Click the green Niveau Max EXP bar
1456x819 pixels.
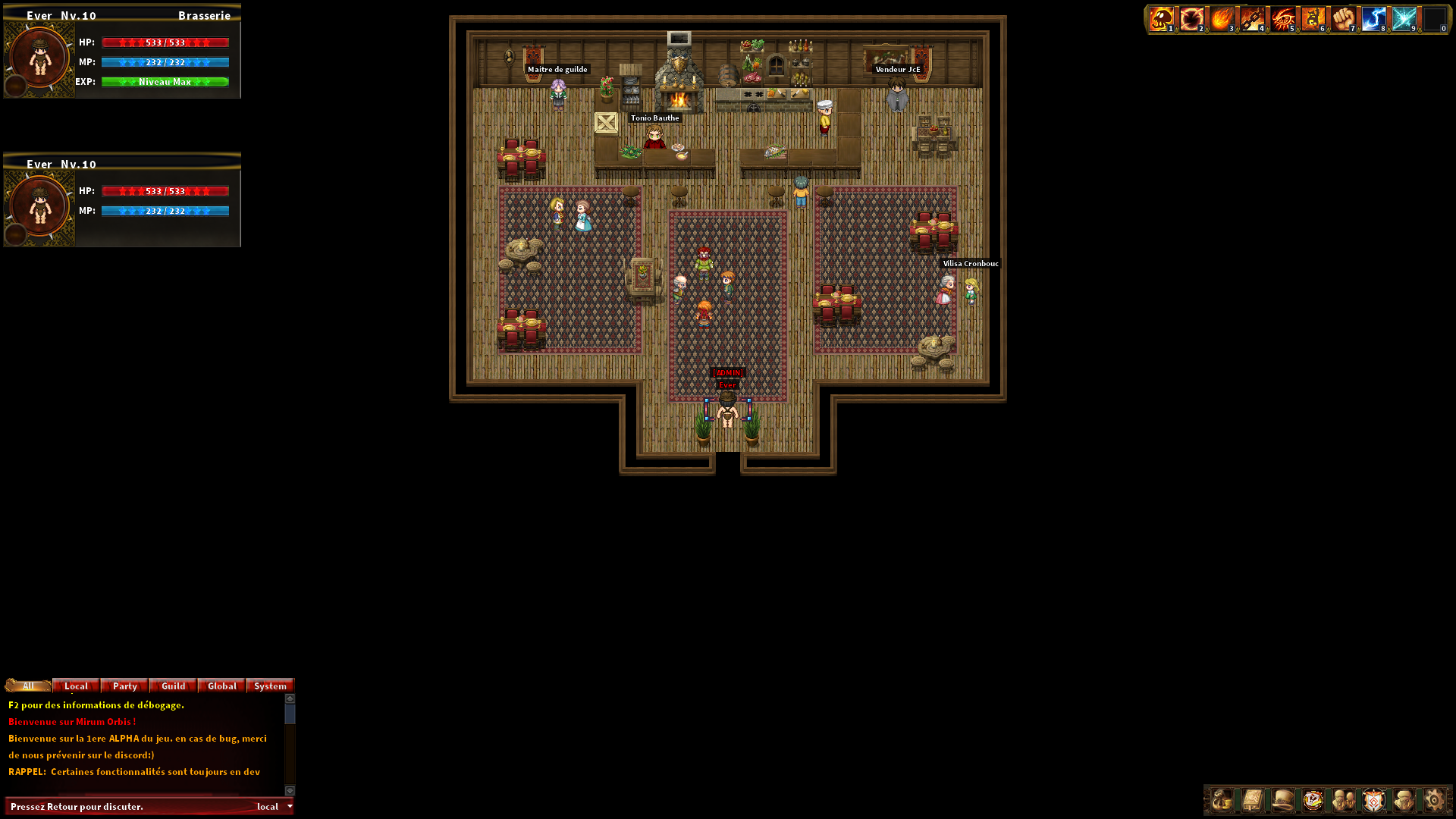click(x=164, y=81)
